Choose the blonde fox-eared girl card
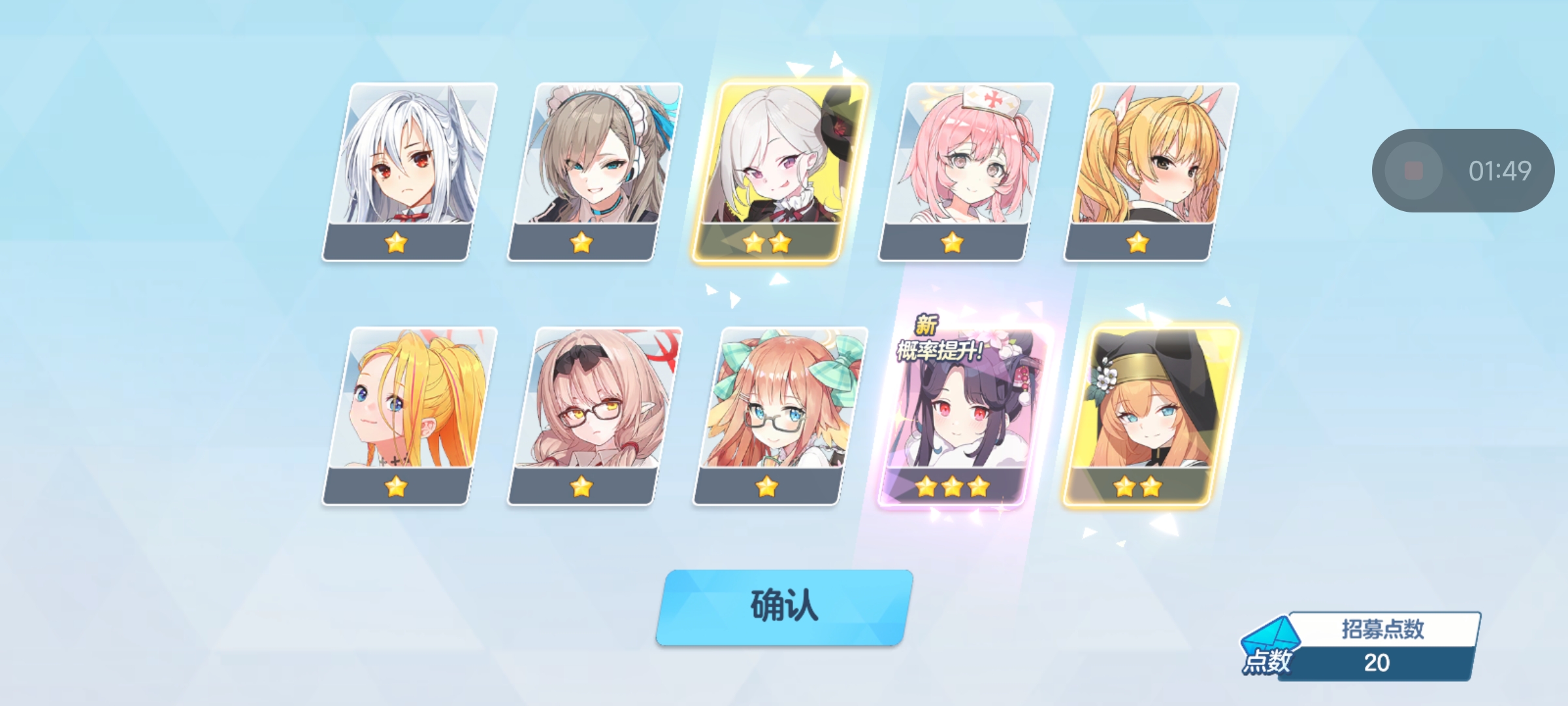 1151,171
